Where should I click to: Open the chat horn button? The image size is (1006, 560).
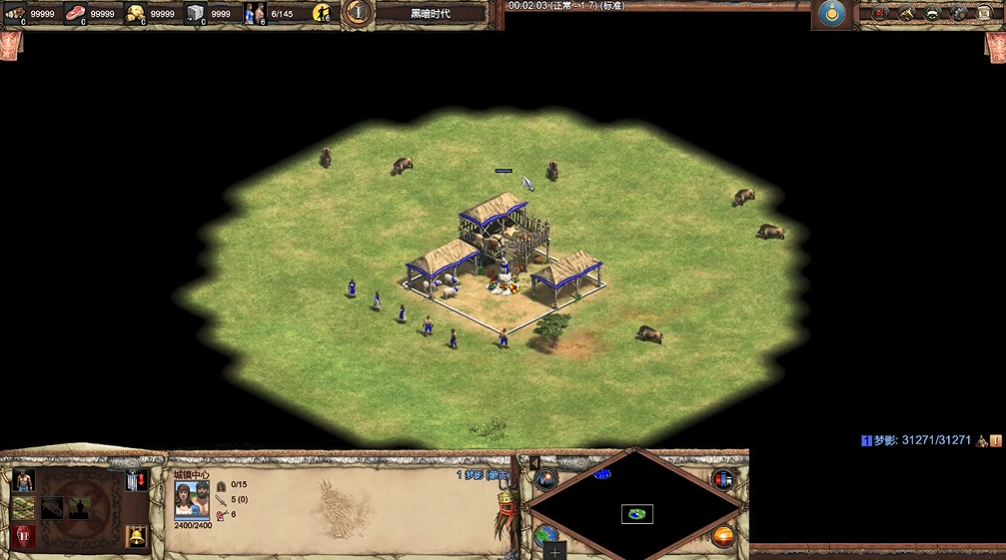point(906,13)
